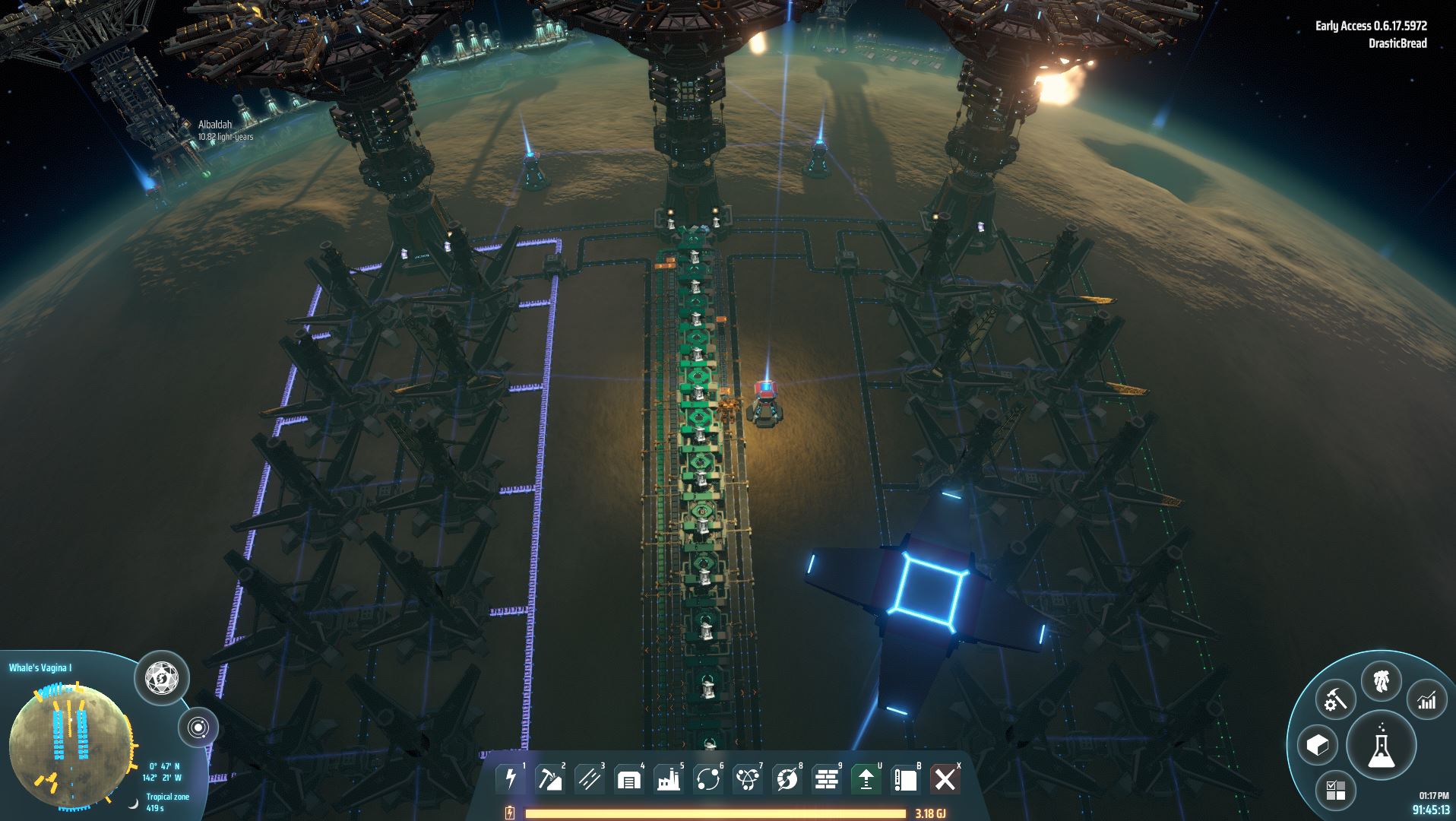
Task: Choose the conveyor belt build category
Action: point(589,779)
